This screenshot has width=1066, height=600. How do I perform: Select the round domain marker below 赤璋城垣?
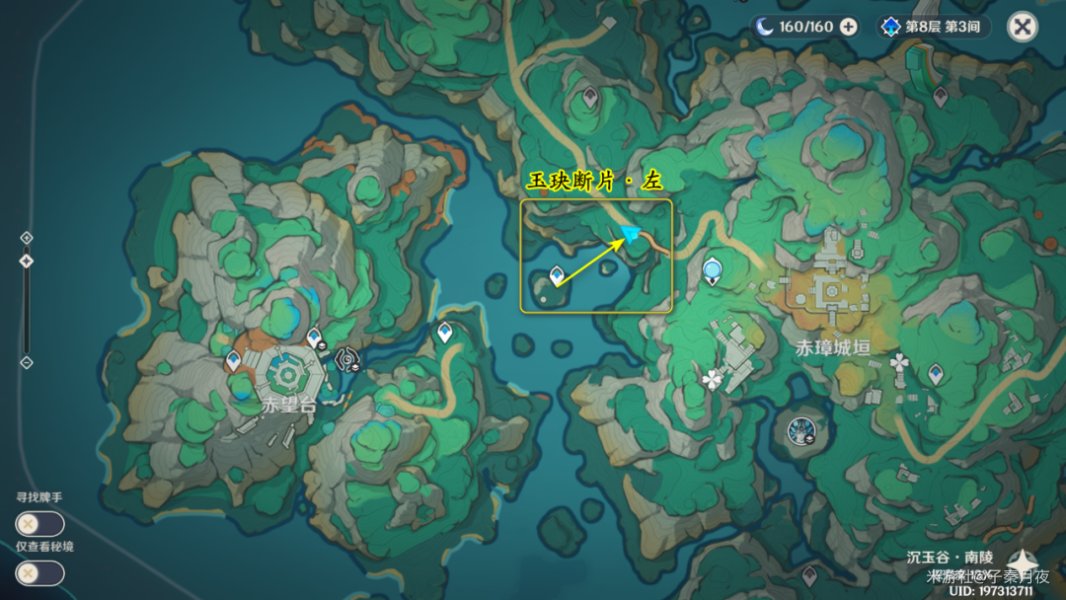coord(800,430)
